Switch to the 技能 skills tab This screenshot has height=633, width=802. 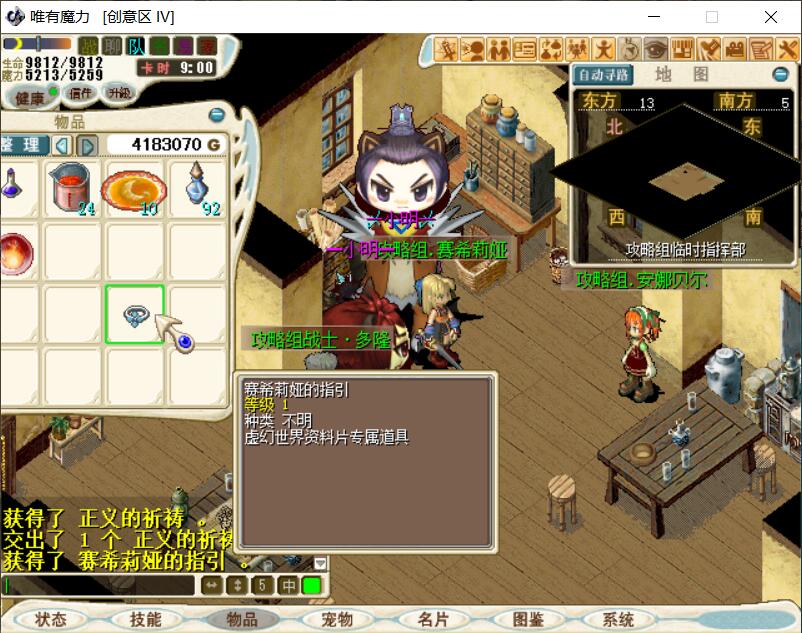145,619
